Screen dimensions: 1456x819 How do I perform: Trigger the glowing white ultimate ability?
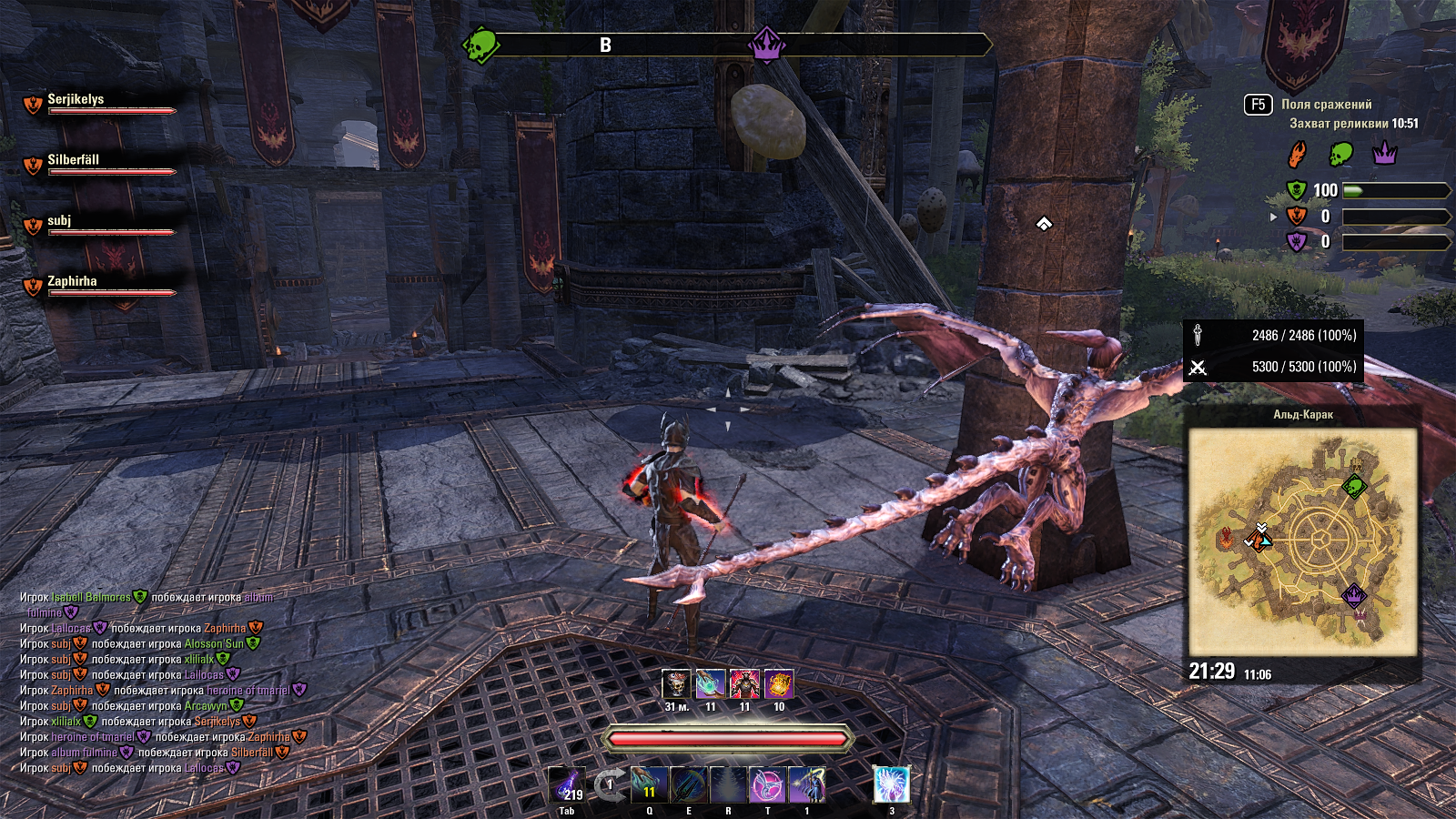(x=891, y=784)
